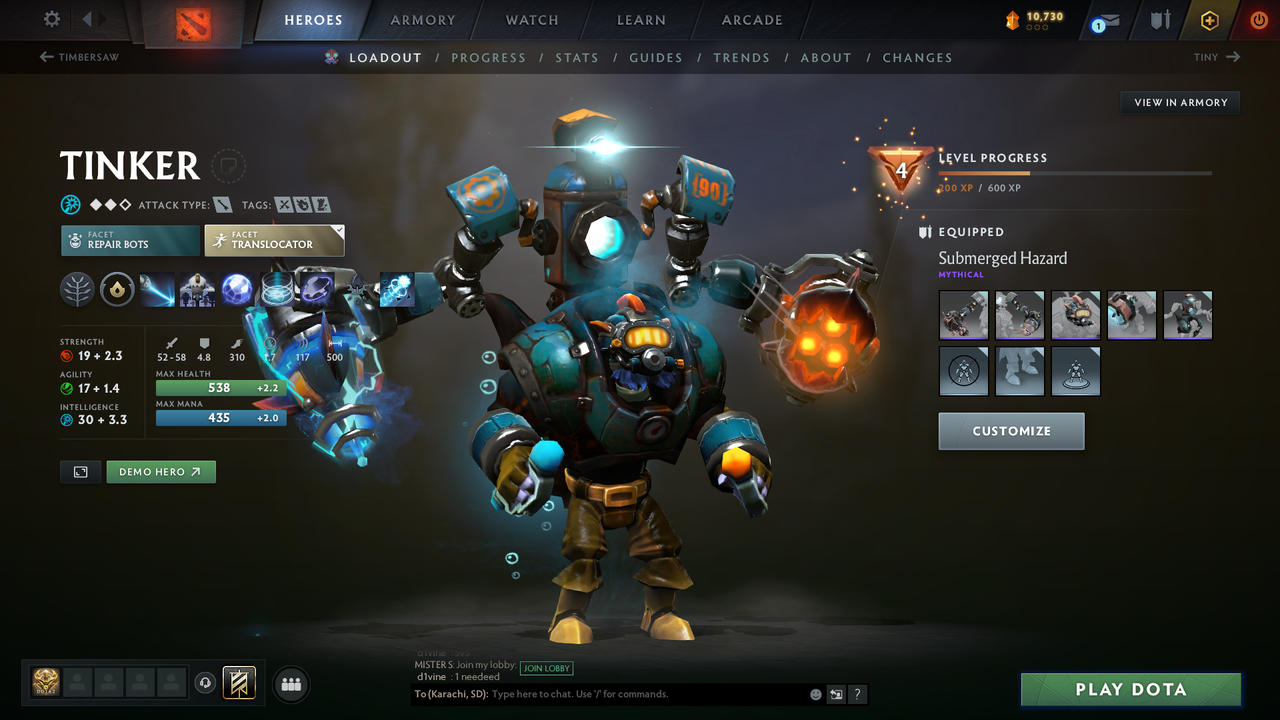
Task: Click the Demo Hero button
Action: [160, 471]
